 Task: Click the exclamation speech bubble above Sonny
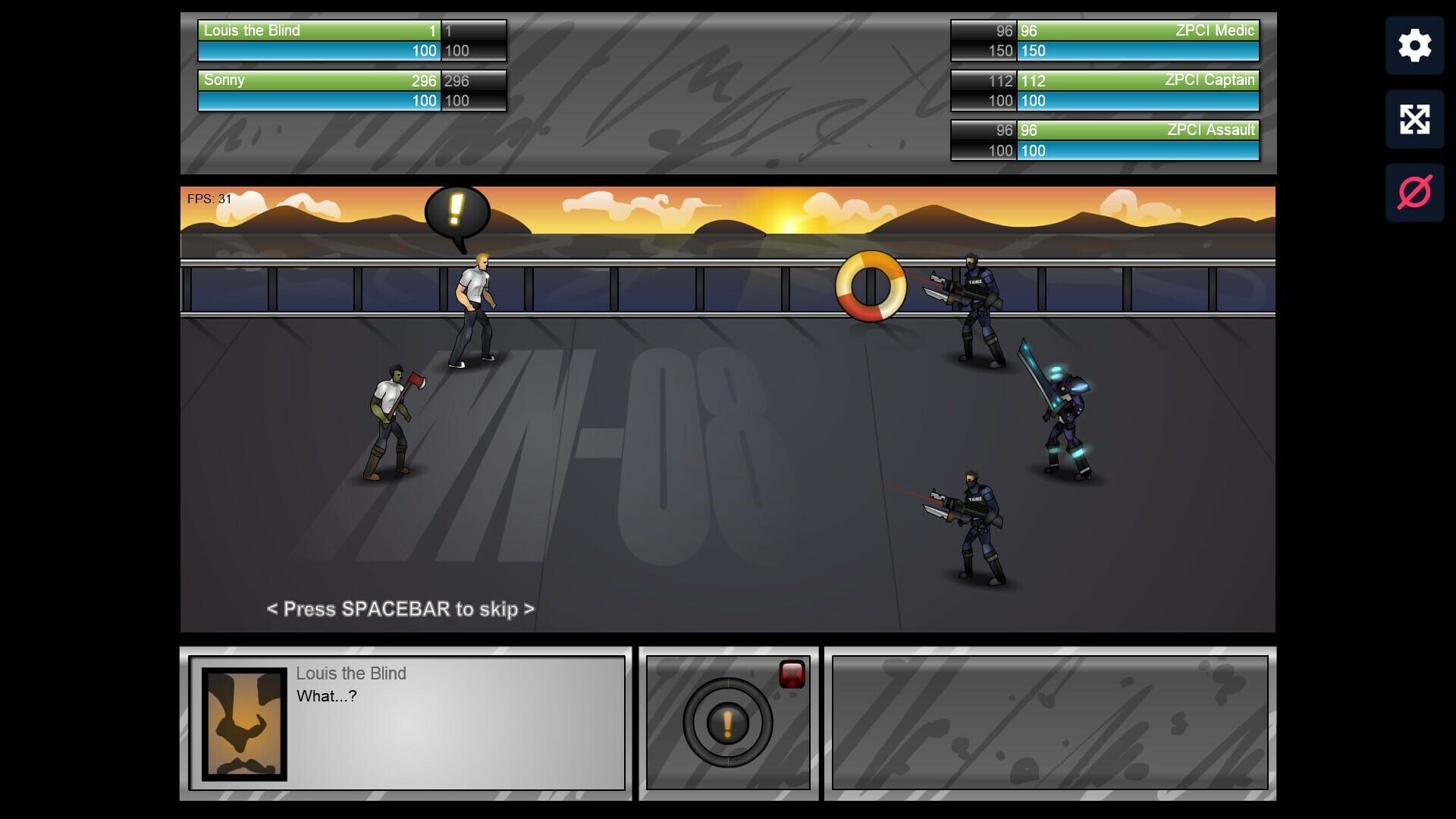click(x=455, y=210)
